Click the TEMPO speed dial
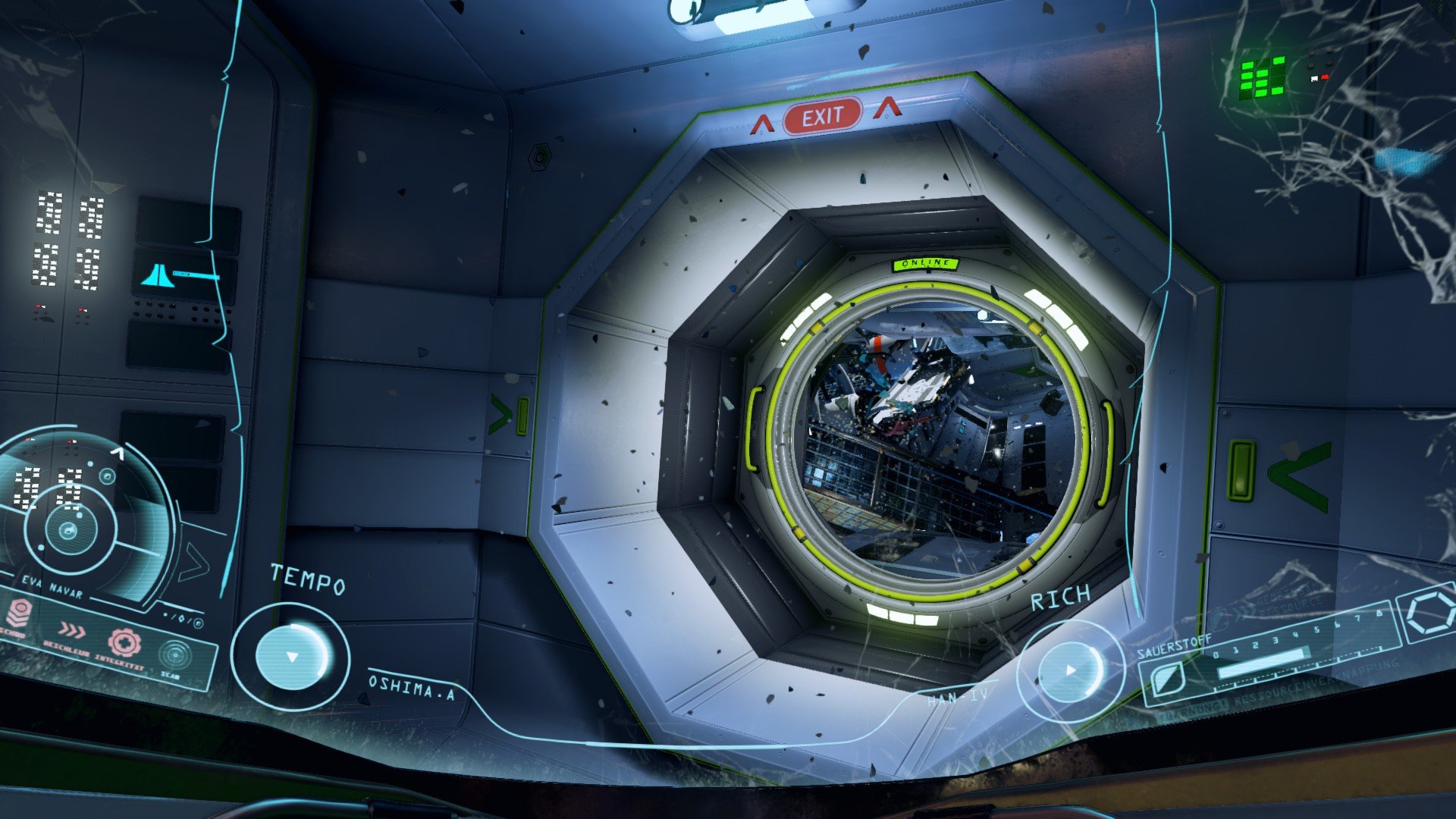Viewport: 1456px width, 819px height. pos(291,656)
